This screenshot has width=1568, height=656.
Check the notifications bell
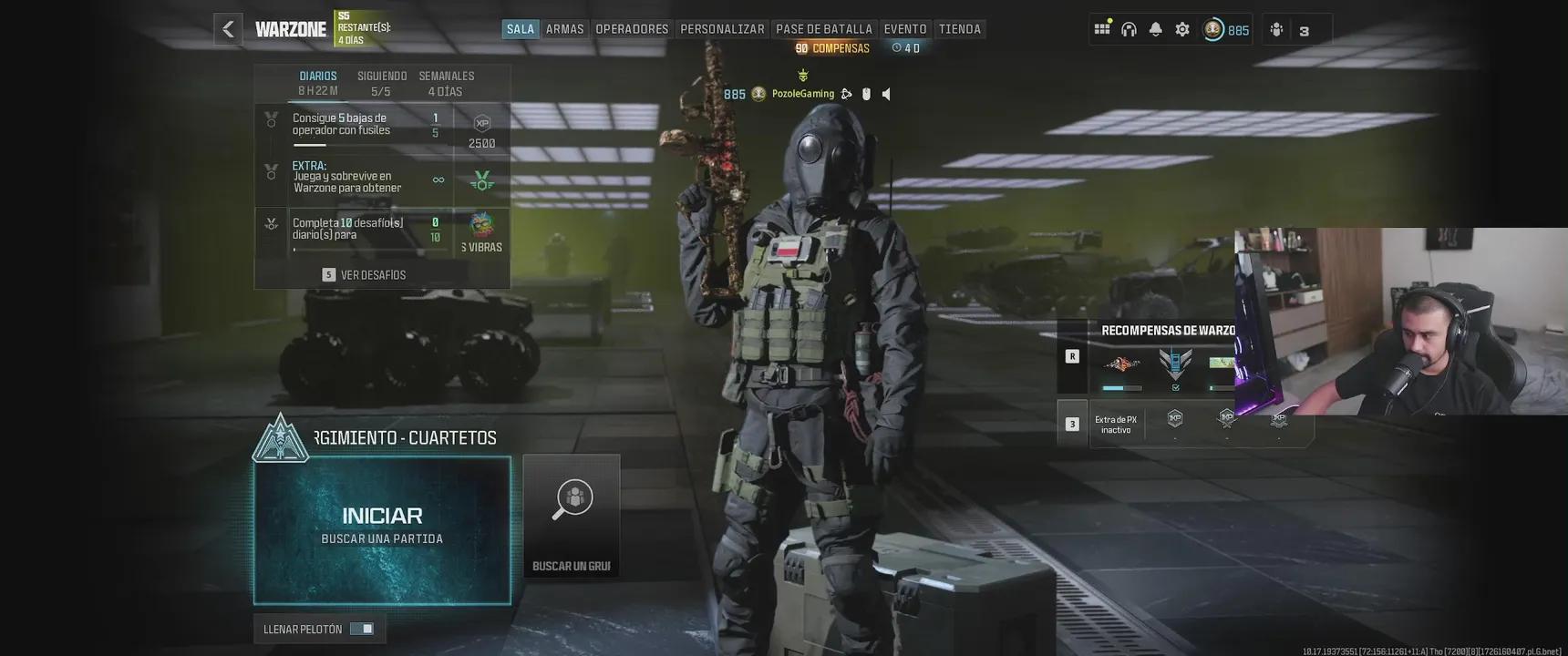coord(1155,29)
